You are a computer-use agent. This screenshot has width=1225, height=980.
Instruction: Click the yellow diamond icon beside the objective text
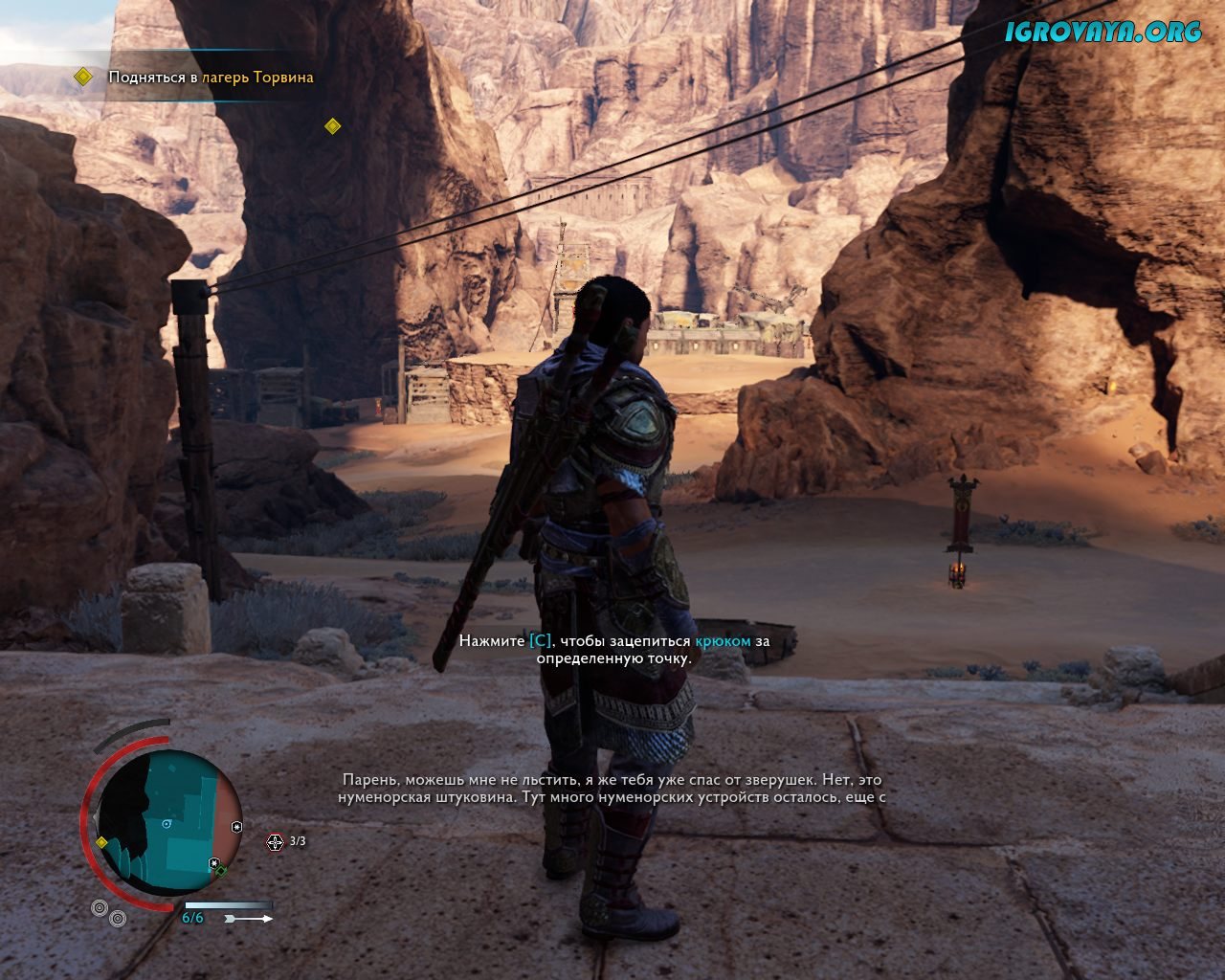(84, 77)
